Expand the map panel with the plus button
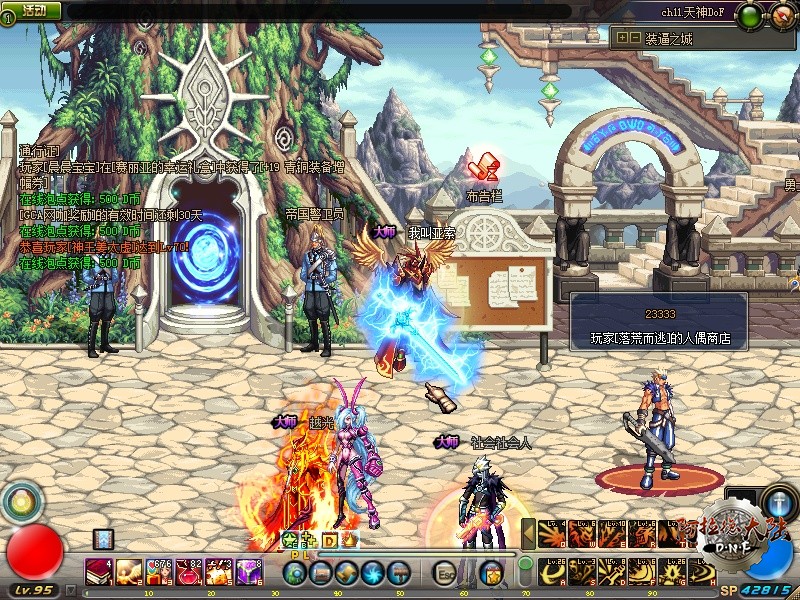The image size is (800, 600). click(x=622, y=37)
